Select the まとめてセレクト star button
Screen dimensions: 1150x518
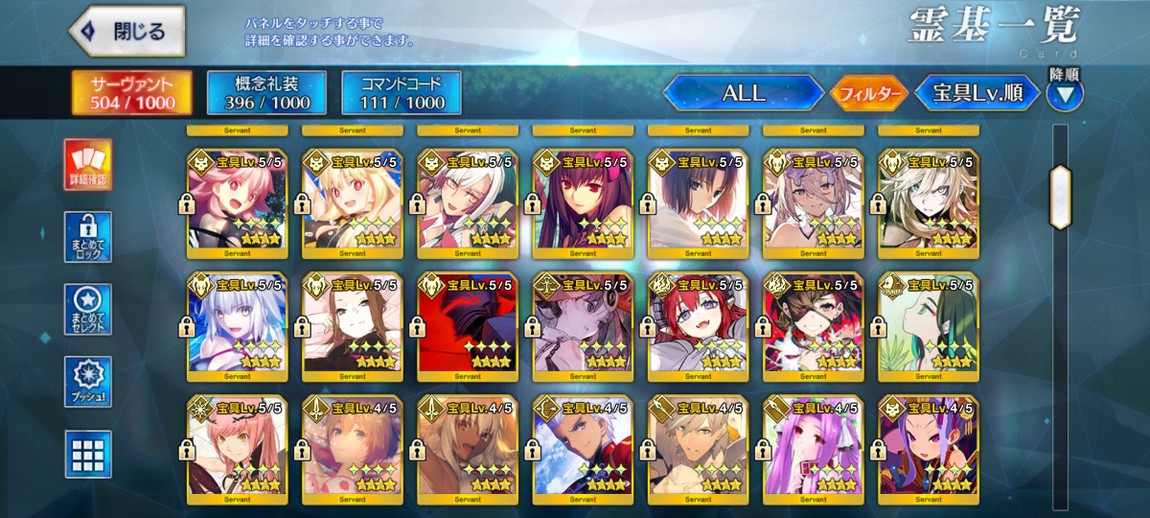pos(88,309)
